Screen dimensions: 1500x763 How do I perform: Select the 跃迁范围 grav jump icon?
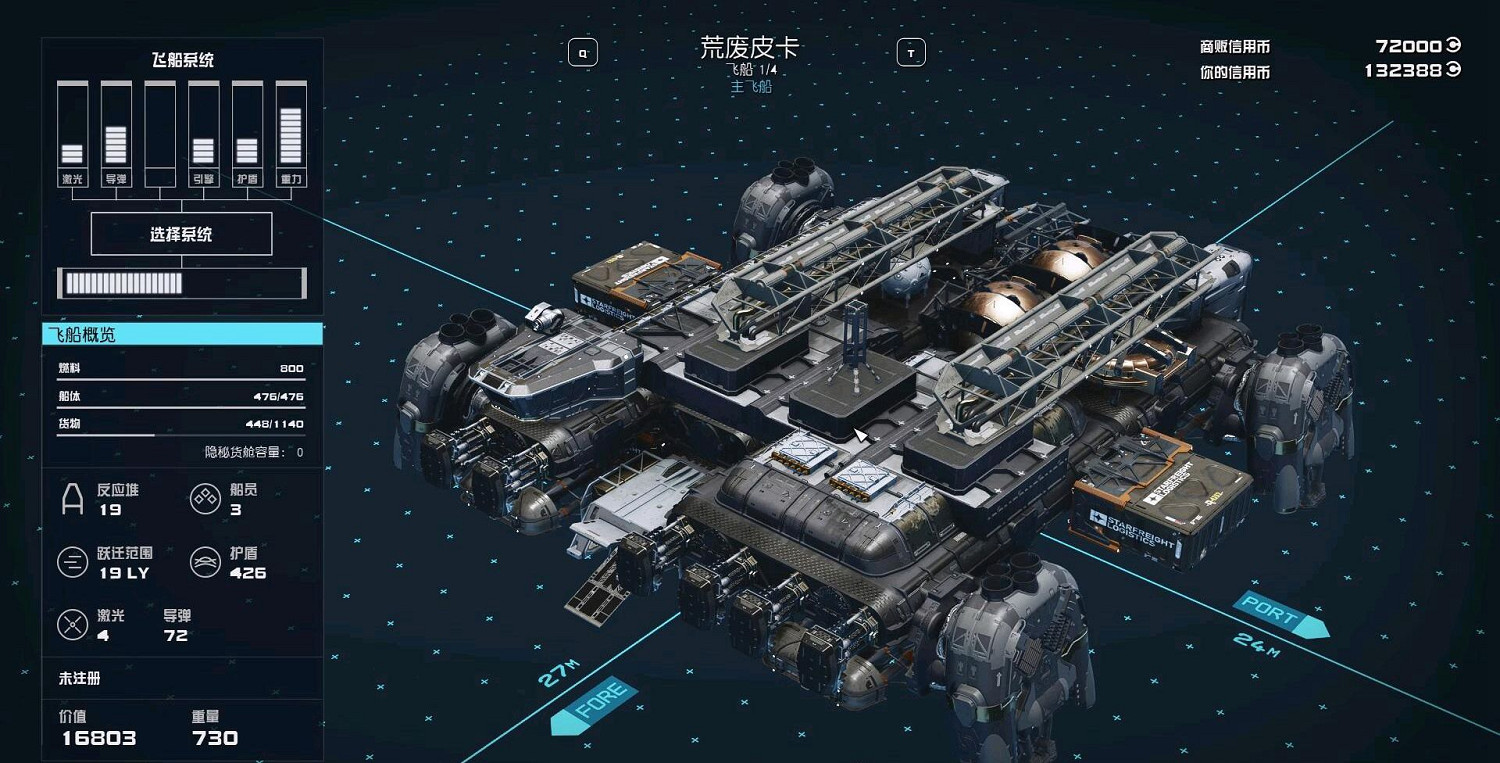pyautogui.click(x=71, y=561)
